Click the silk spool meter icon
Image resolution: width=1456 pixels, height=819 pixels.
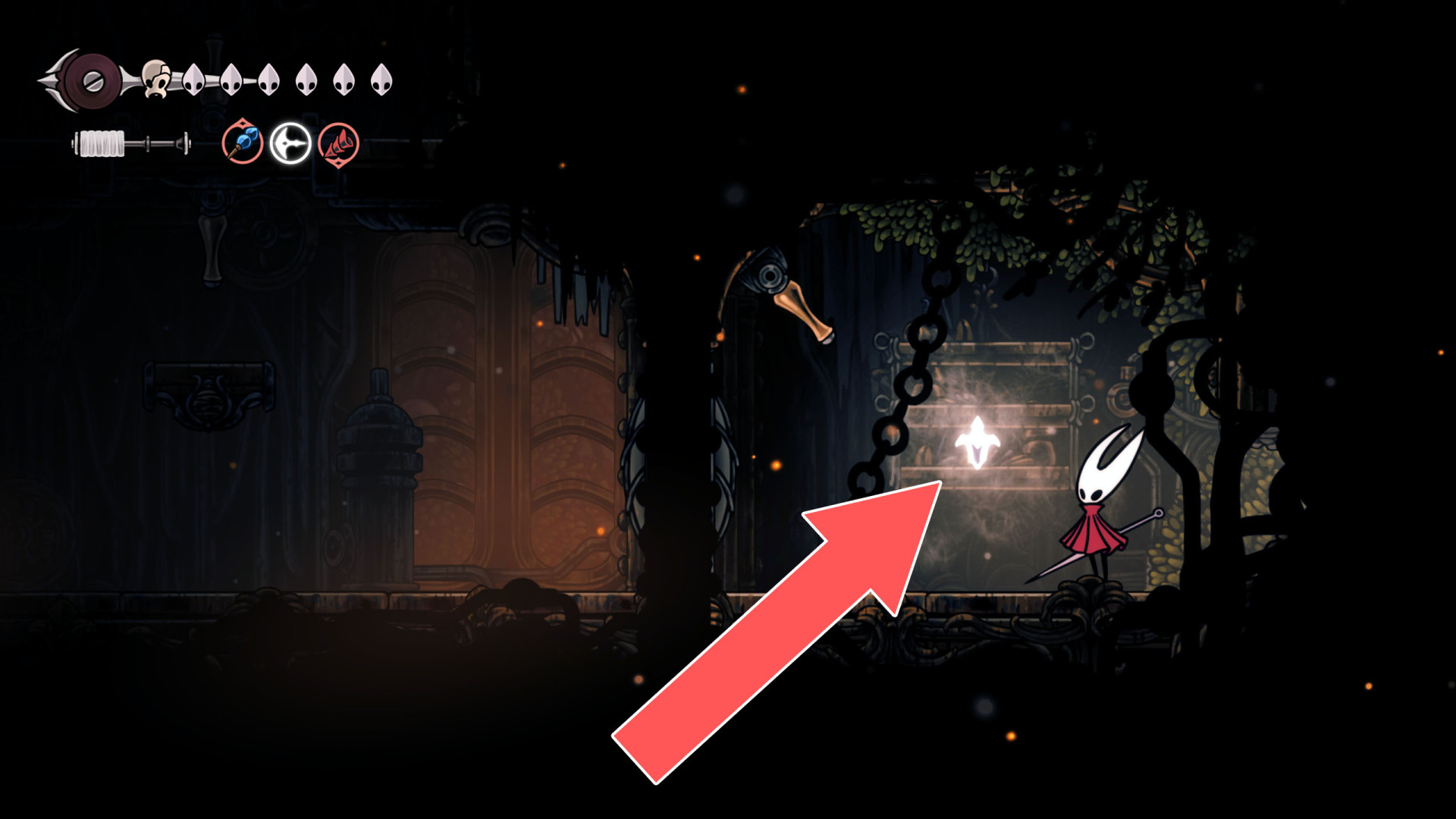[x=102, y=141]
